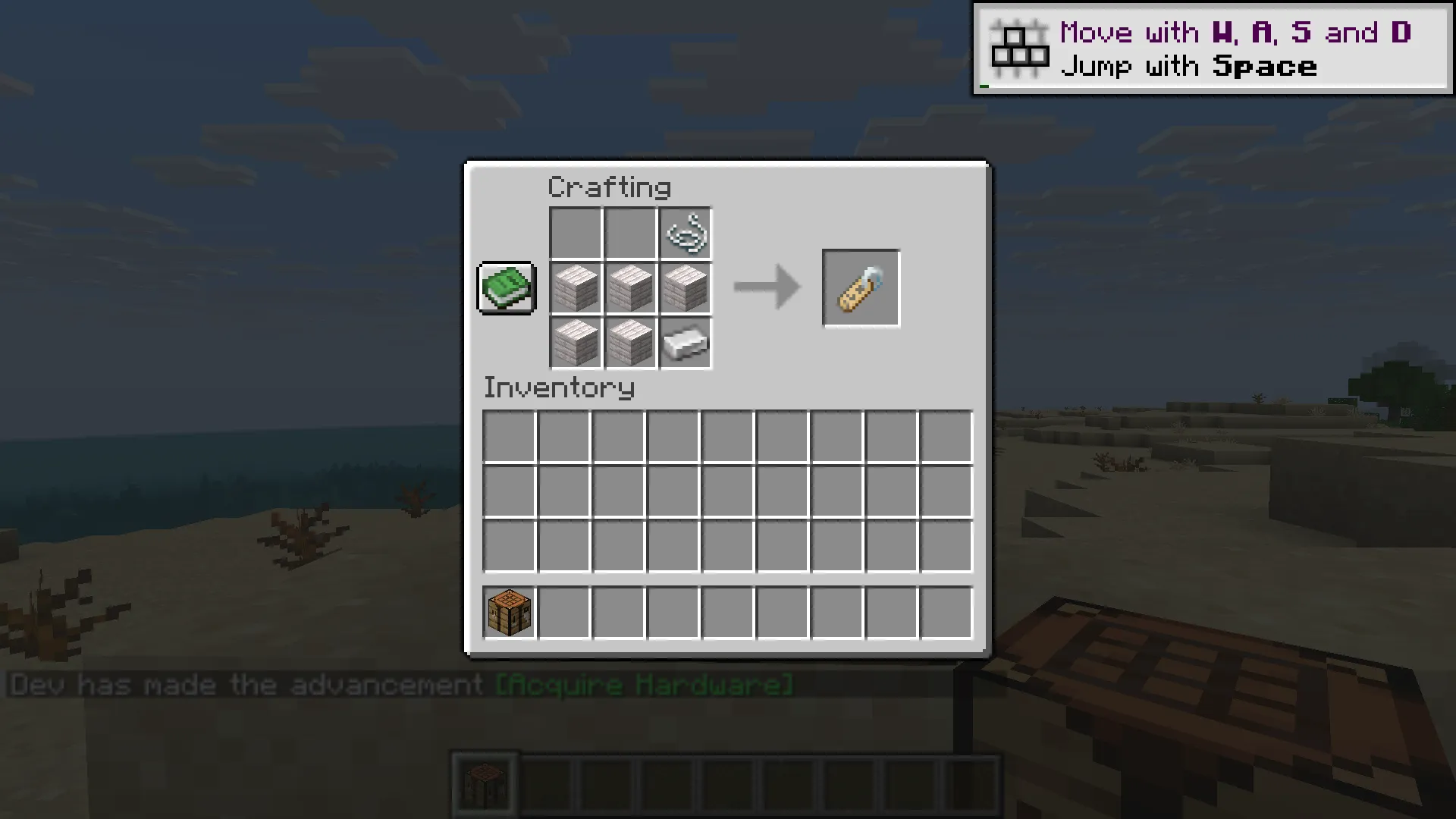Take the crafted grappling hook from the output slot
Screen dimensions: 1456x819
[861, 288]
